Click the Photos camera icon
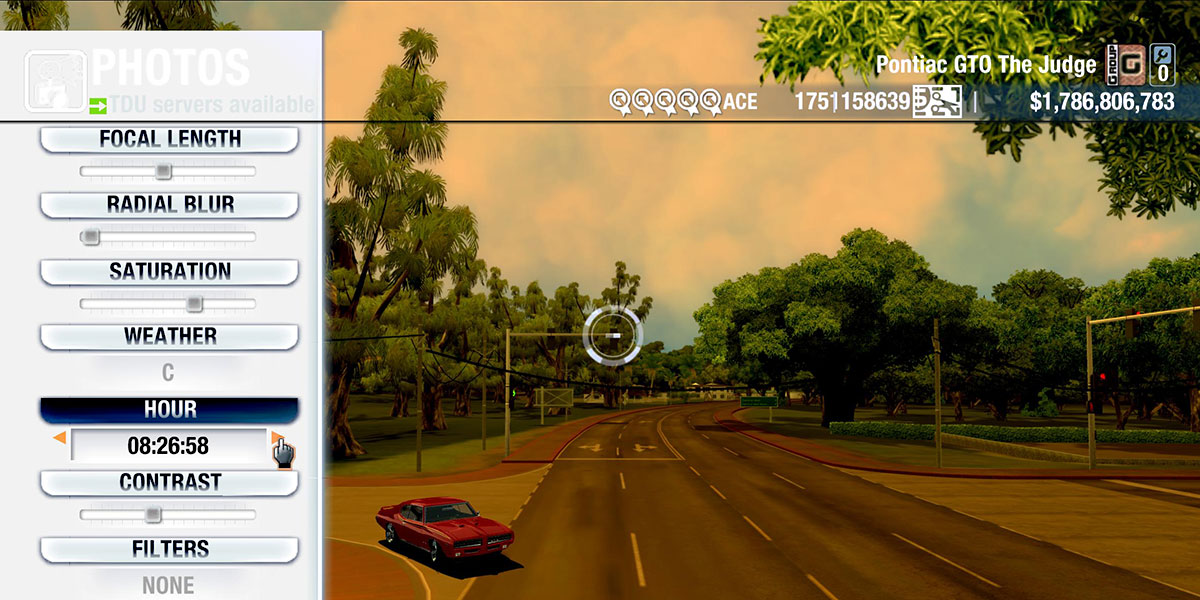Viewport: 1200px width, 600px height. [55, 82]
